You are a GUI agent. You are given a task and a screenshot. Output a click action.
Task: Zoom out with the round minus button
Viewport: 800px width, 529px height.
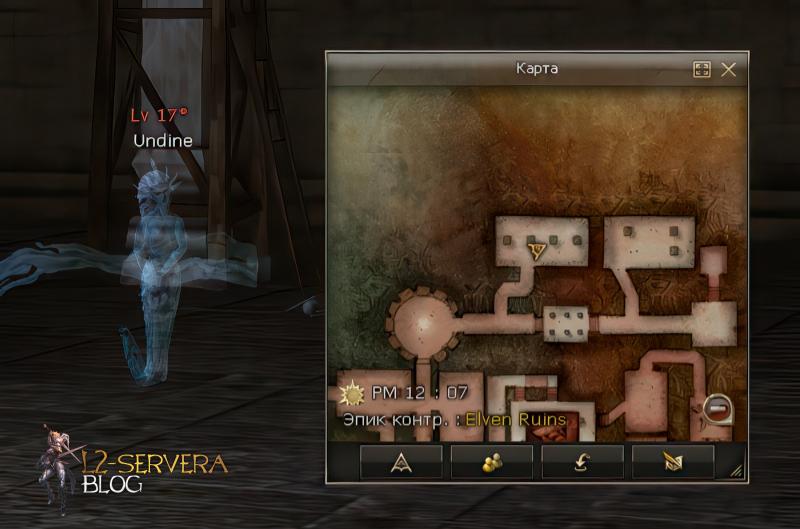(x=717, y=407)
